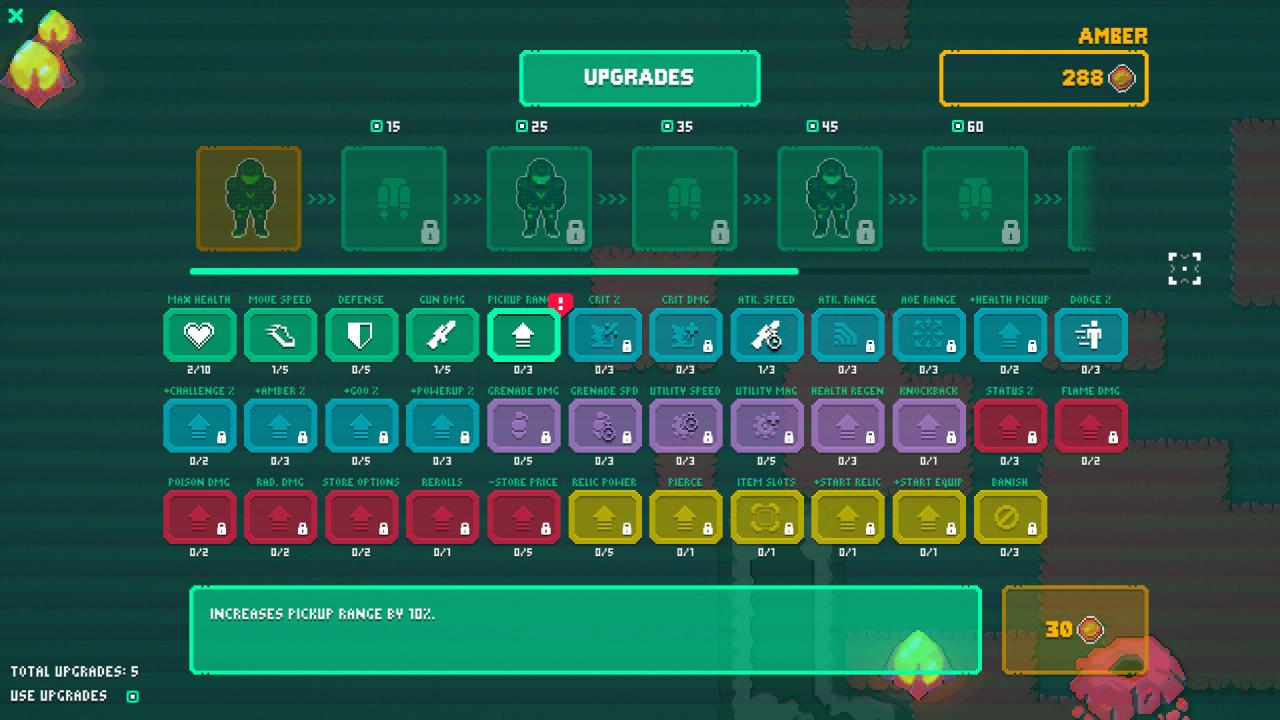The width and height of the screenshot is (1280, 720).
Task: Select the Grenade DMG upgrade icon
Action: (523, 427)
